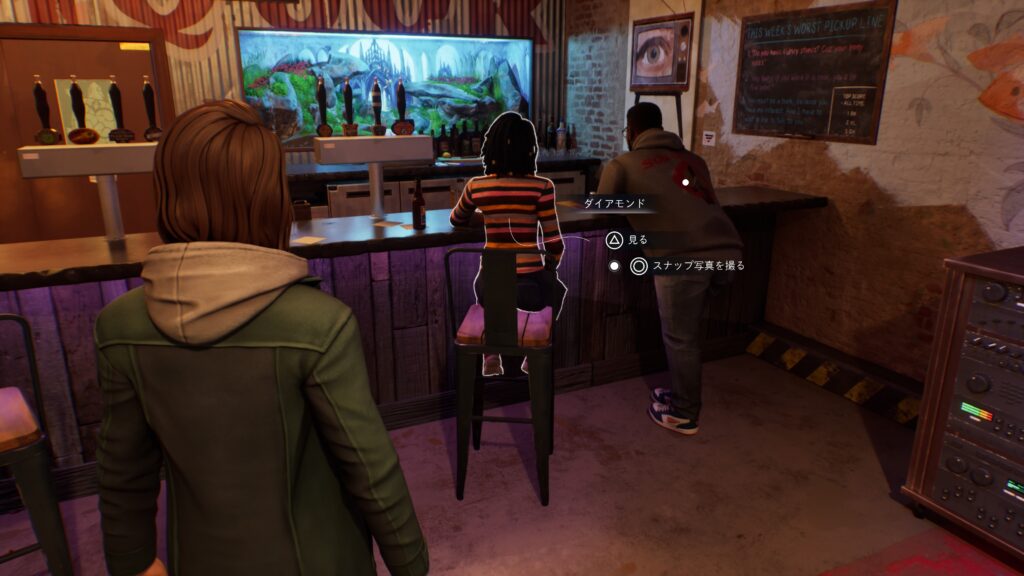The image size is (1024, 576).
Task: Click the ダイアモンド name label
Action: pyautogui.click(x=618, y=203)
